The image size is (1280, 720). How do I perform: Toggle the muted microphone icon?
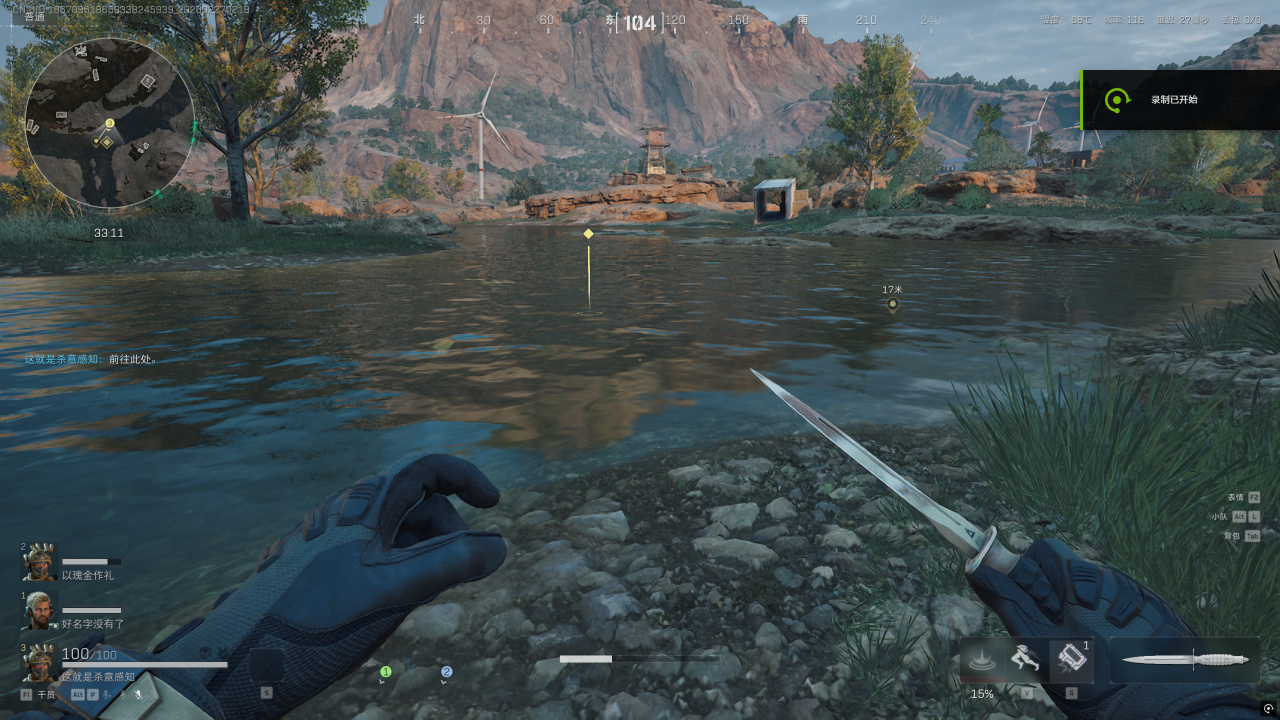click(x=138, y=694)
